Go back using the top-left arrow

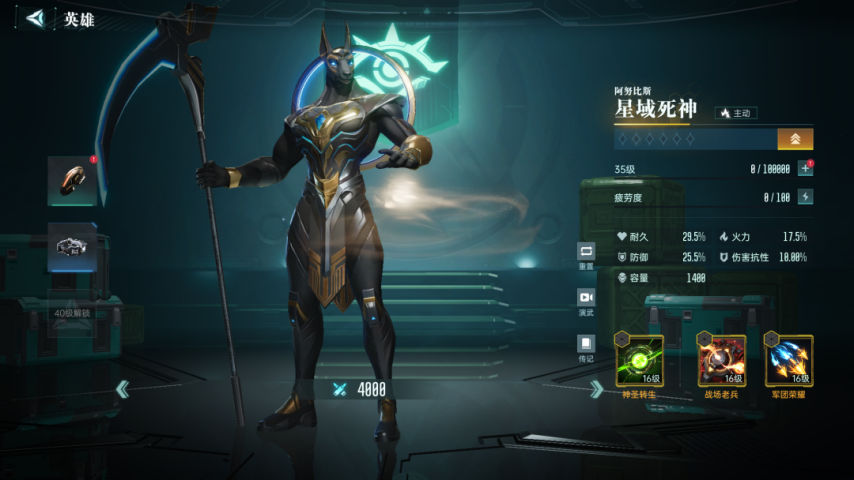(x=36, y=18)
